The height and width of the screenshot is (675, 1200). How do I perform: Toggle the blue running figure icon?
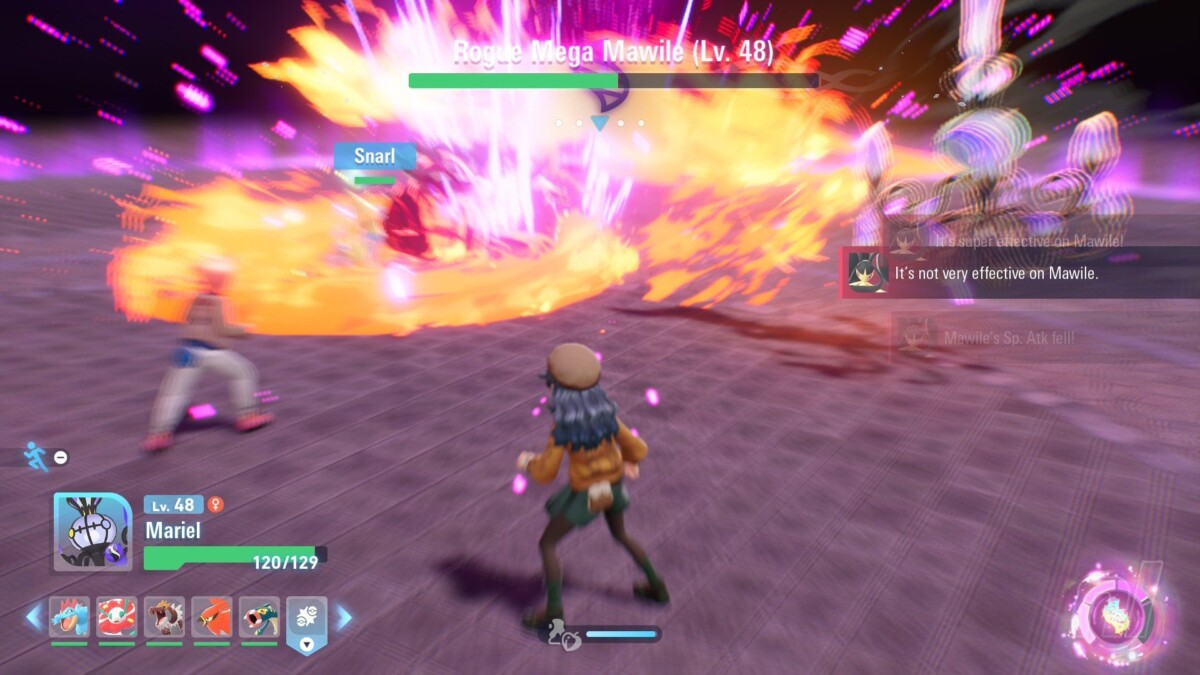click(34, 457)
